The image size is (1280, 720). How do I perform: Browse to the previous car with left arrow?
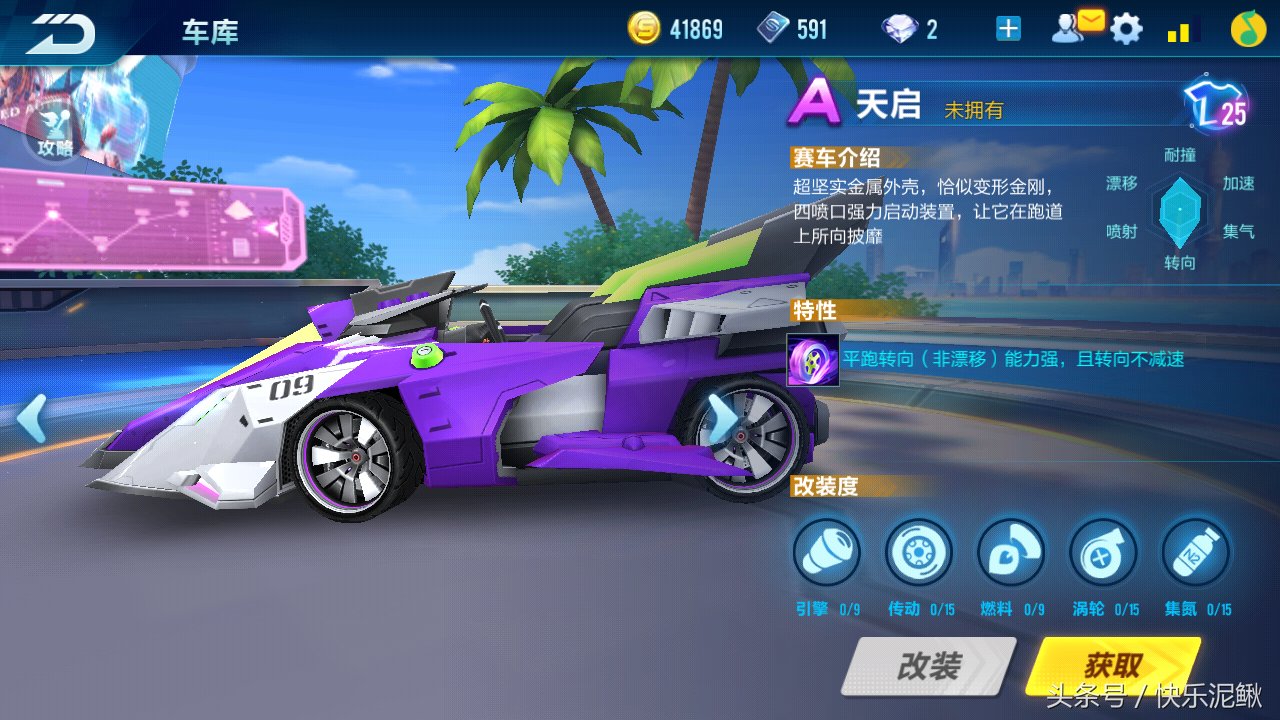coord(30,418)
